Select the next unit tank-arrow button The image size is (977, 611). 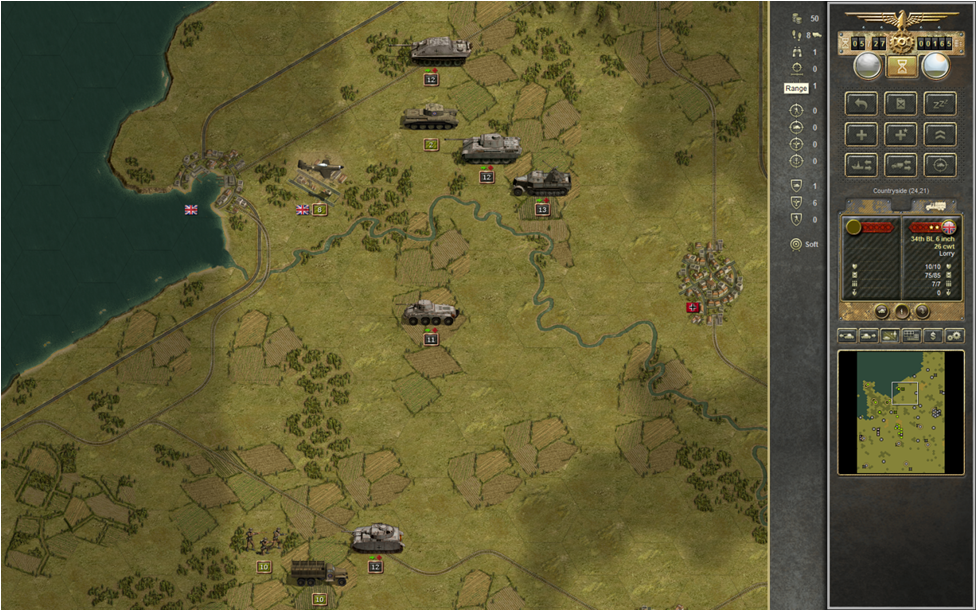tap(870, 335)
